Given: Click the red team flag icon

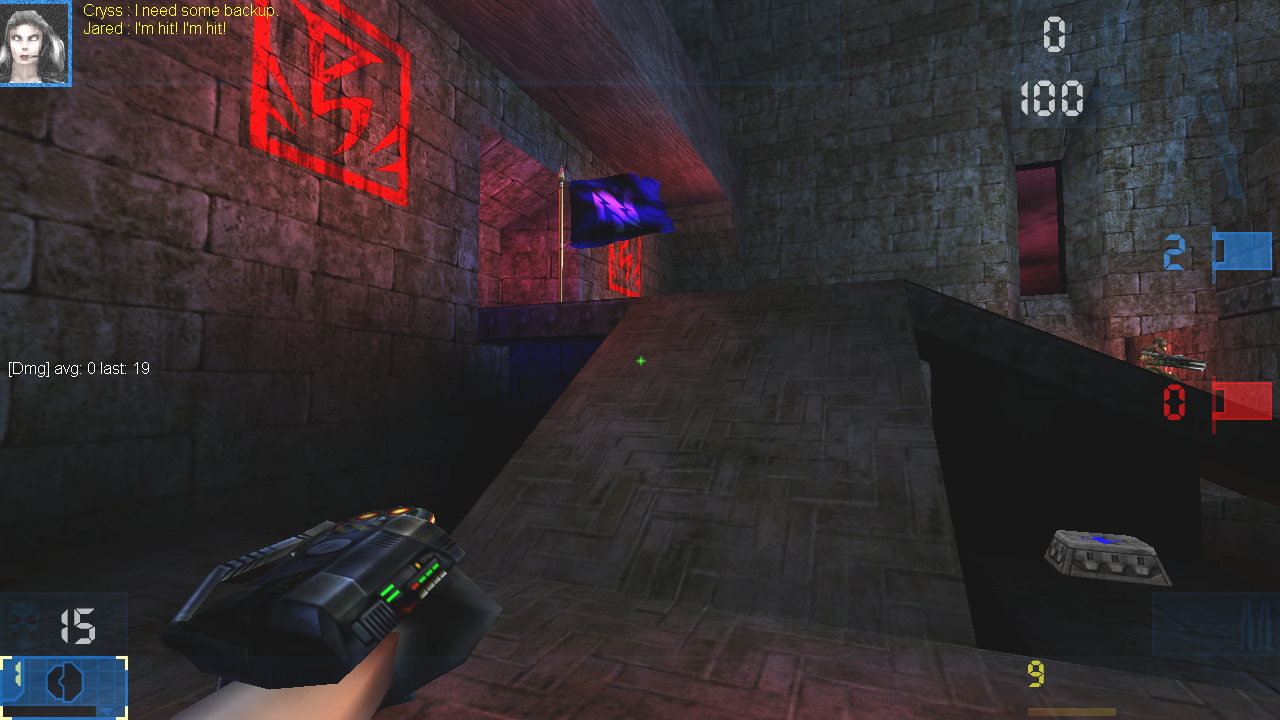Looking at the screenshot, I should (1240, 403).
